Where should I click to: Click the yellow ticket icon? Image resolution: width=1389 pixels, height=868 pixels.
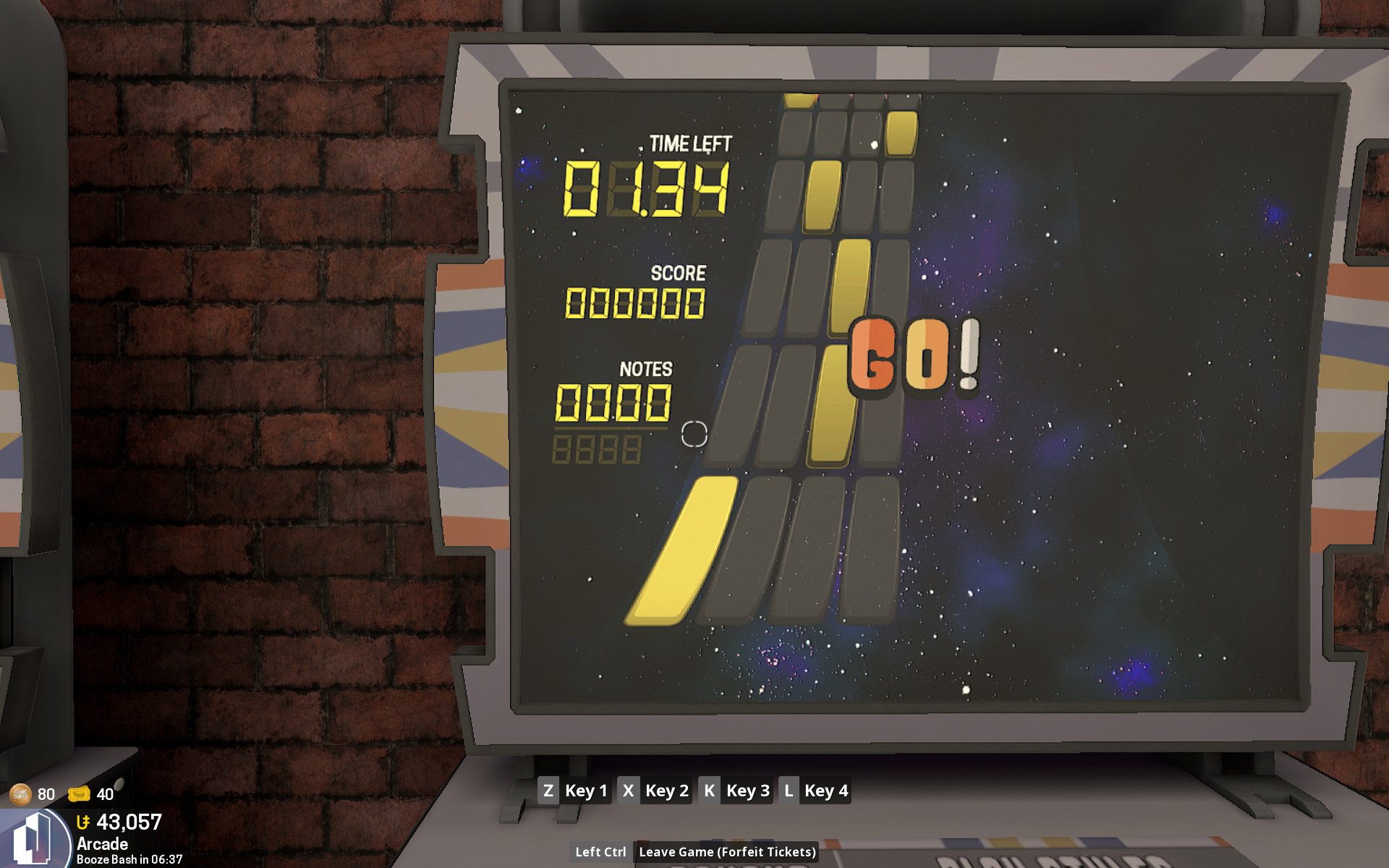click(79, 794)
